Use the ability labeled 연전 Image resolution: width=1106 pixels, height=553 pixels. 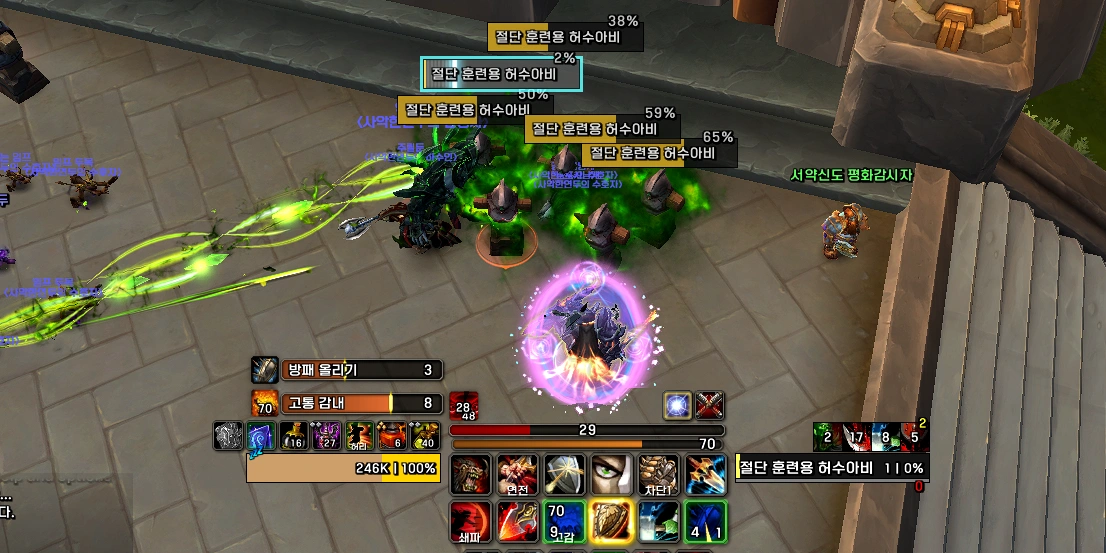(516, 474)
